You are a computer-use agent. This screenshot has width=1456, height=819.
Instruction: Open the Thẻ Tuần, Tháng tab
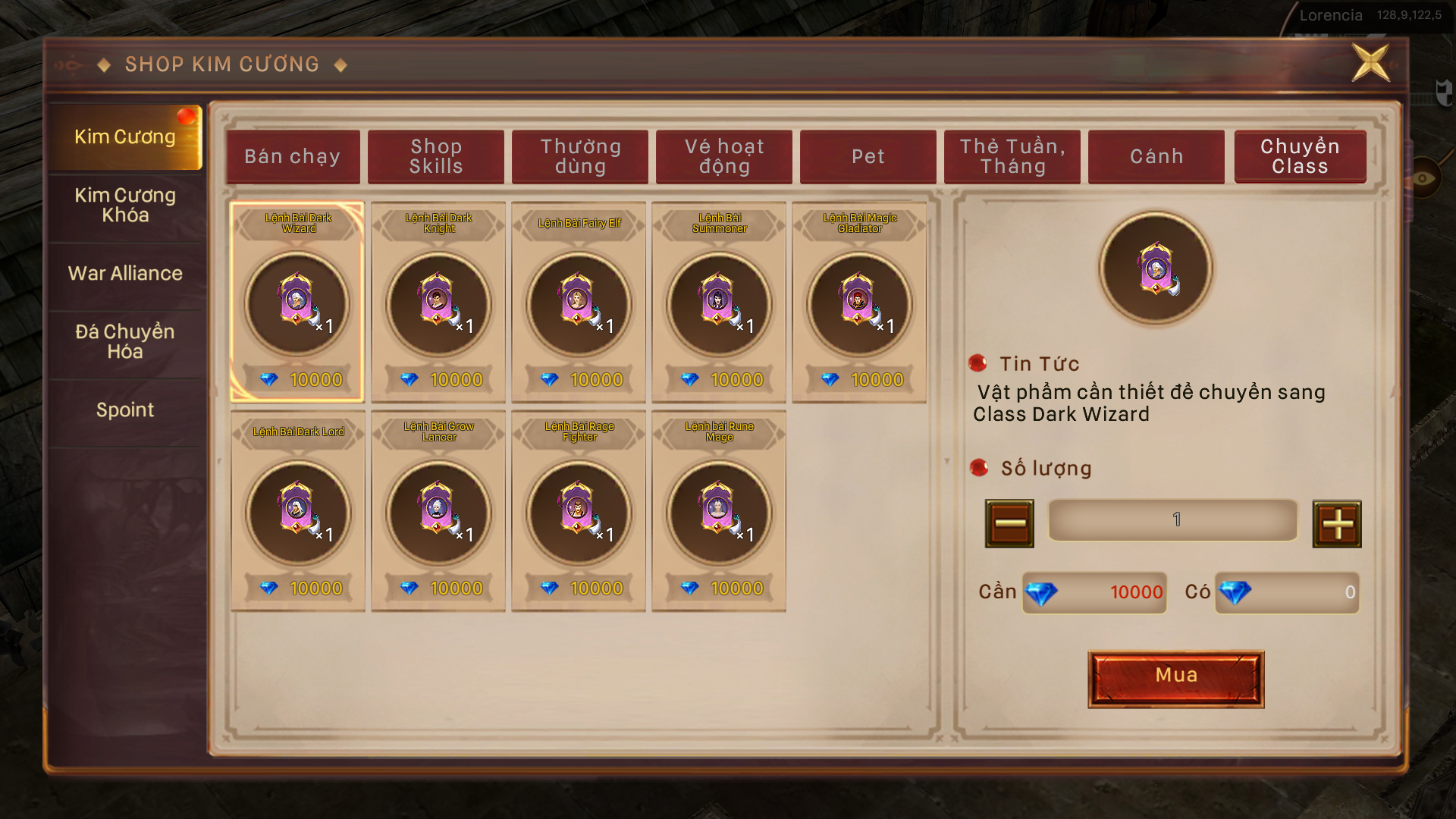coord(1012,157)
